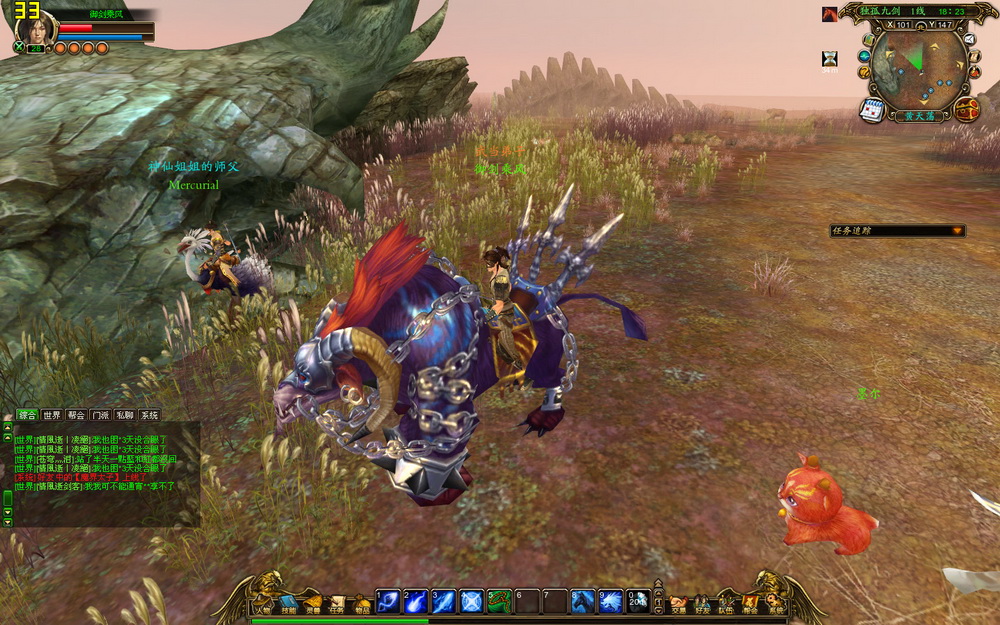Open the mail envelope icon by minimap
Screen dimensions: 1000x625
click(969, 40)
